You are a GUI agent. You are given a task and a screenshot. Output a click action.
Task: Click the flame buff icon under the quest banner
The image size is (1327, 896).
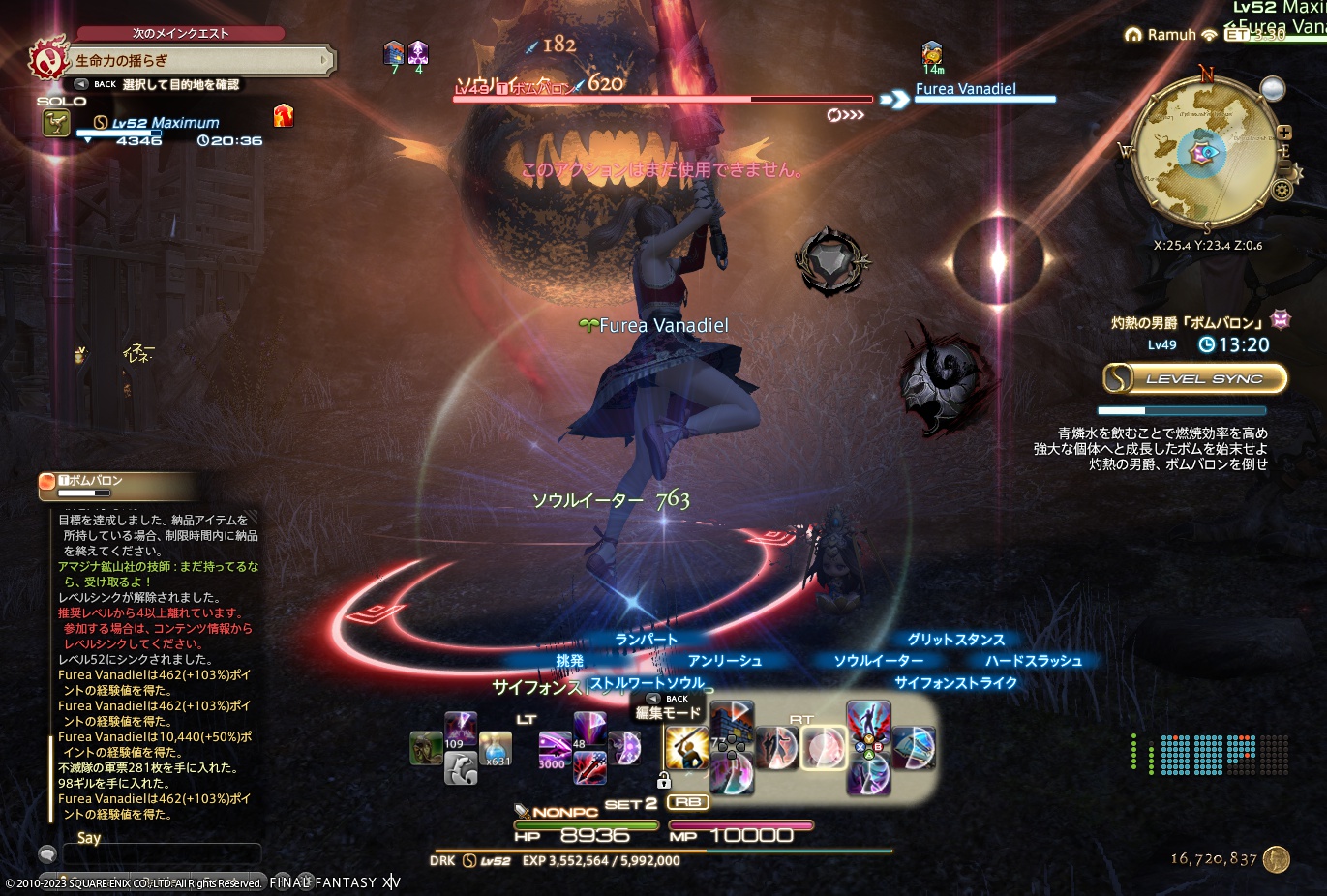(283, 114)
